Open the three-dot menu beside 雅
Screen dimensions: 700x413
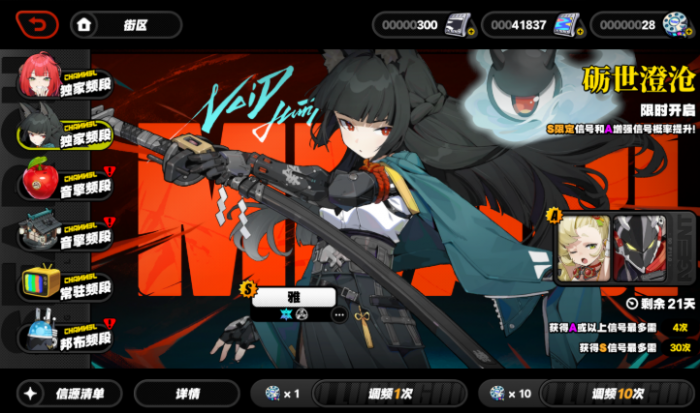click(x=339, y=314)
